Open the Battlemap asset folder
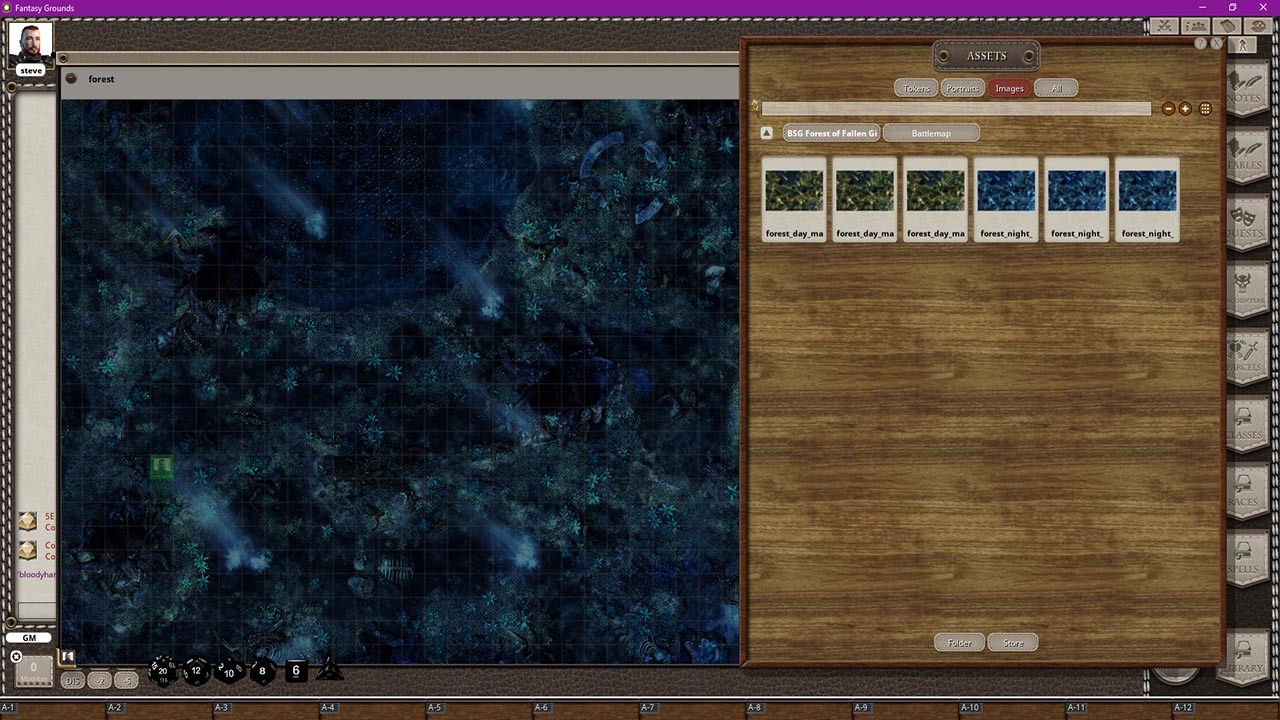The height and width of the screenshot is (720, 1280). pos(931,132)
